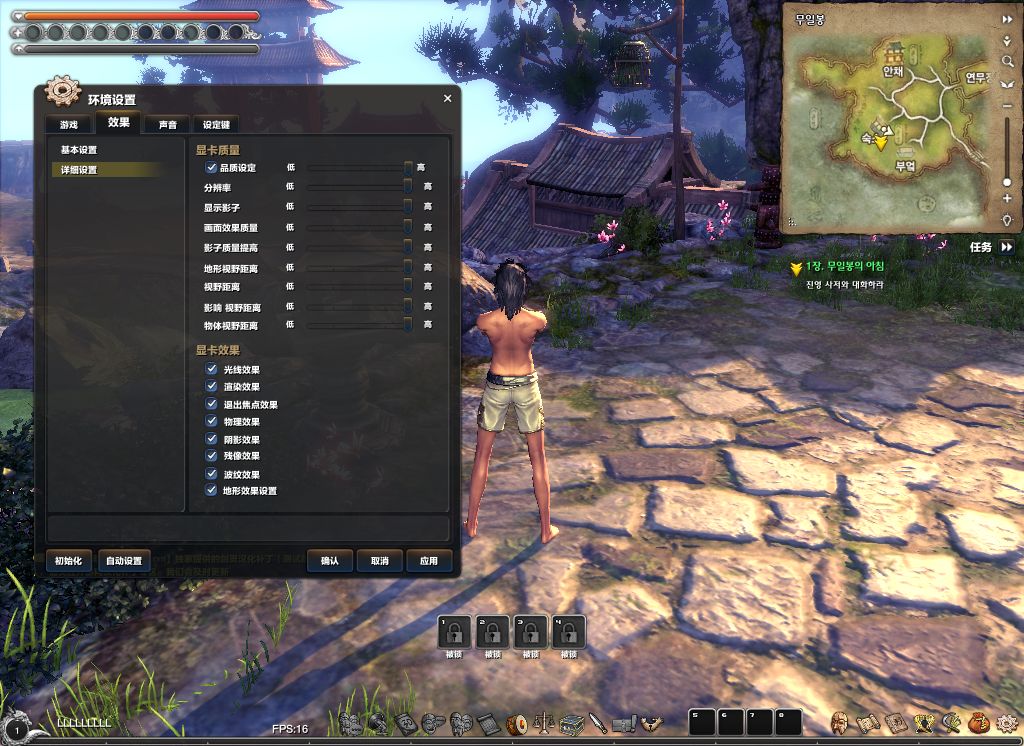
Task: Close the 环境设置 settings window
Action: [447, 98]
